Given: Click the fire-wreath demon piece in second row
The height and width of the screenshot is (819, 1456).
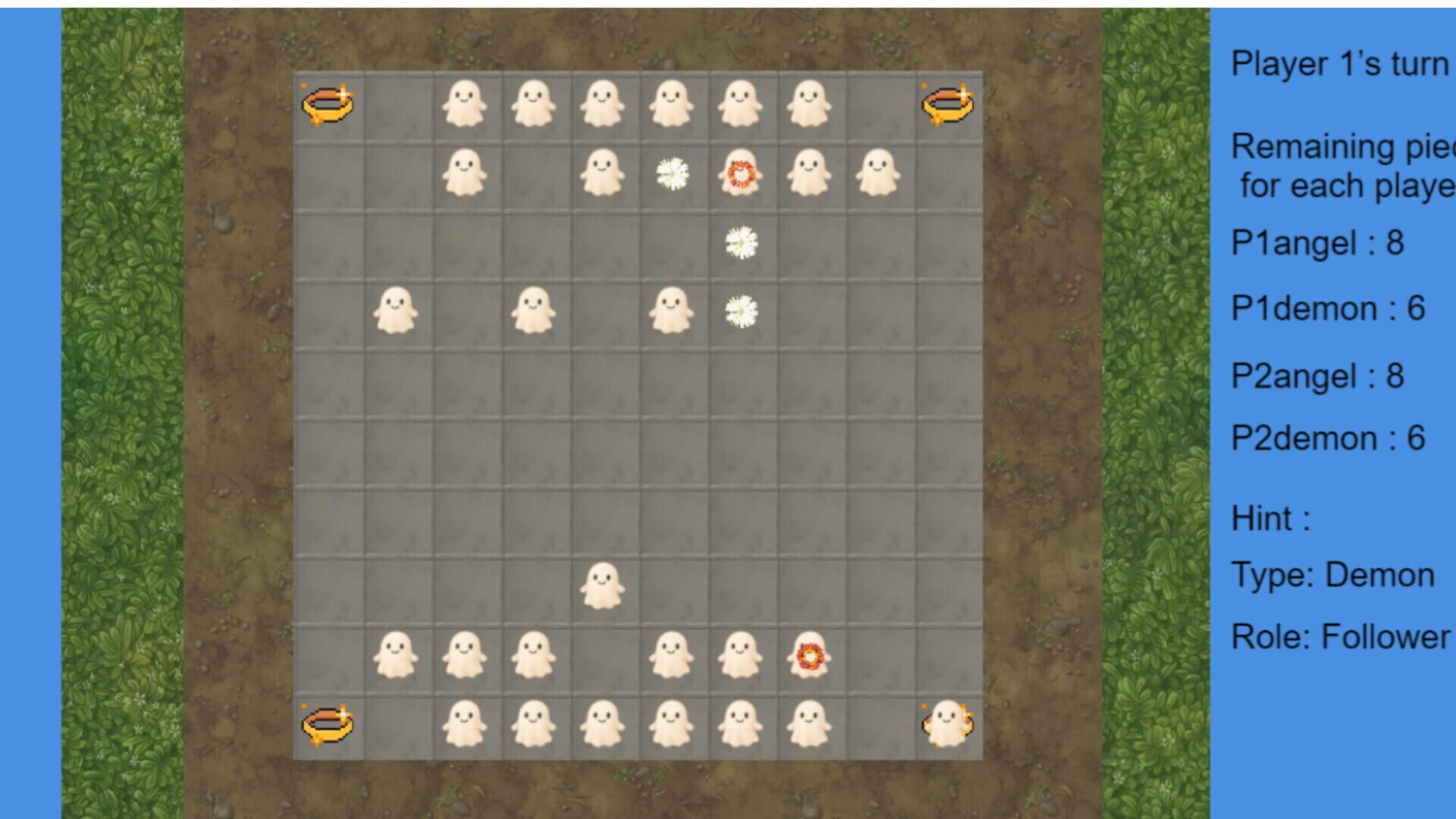Looking at the screenshot, I should tap(740, 173).
